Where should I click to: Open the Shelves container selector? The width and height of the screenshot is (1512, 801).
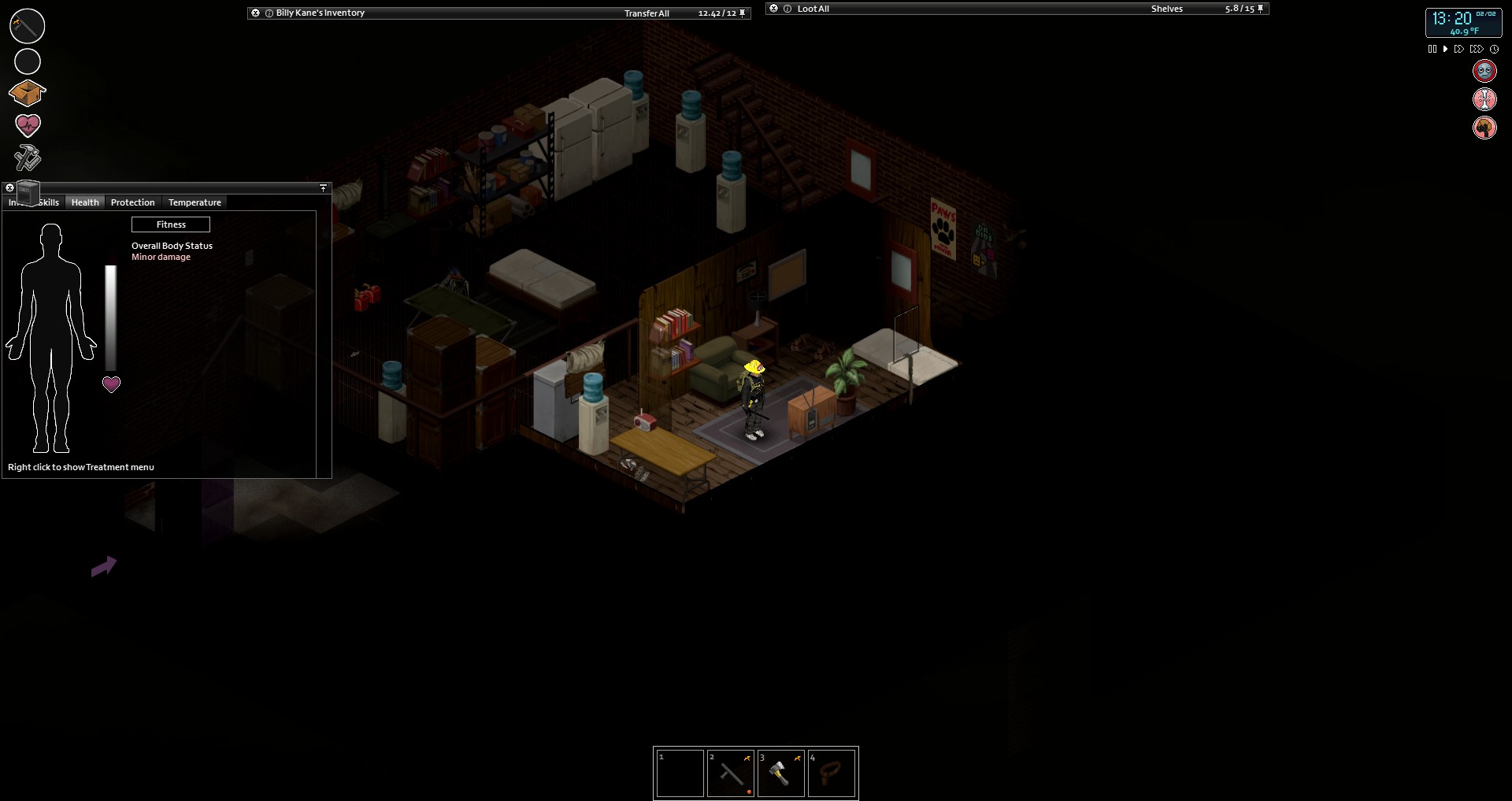coord(1166,9)
